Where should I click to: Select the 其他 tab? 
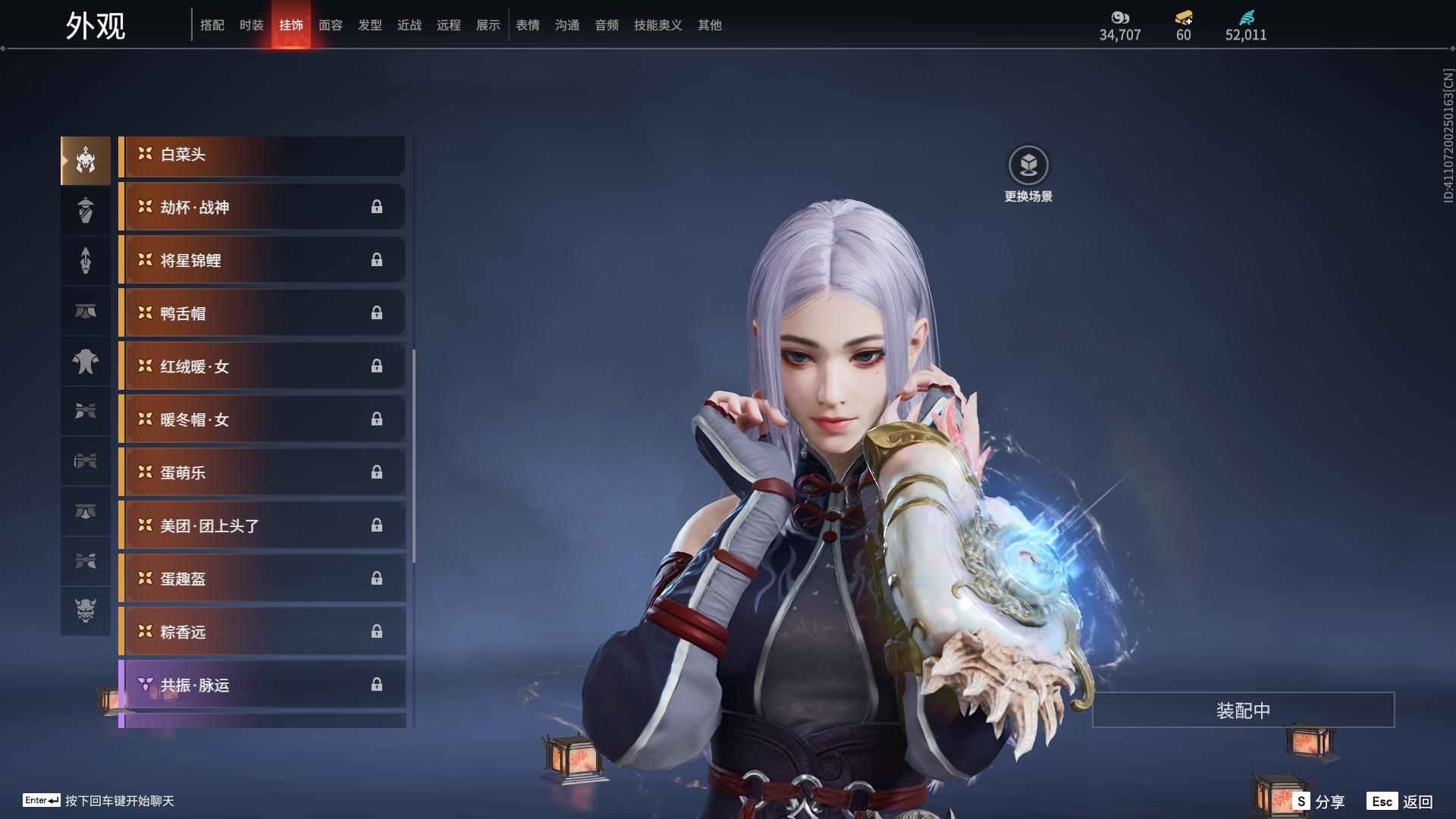coord(710,25)
